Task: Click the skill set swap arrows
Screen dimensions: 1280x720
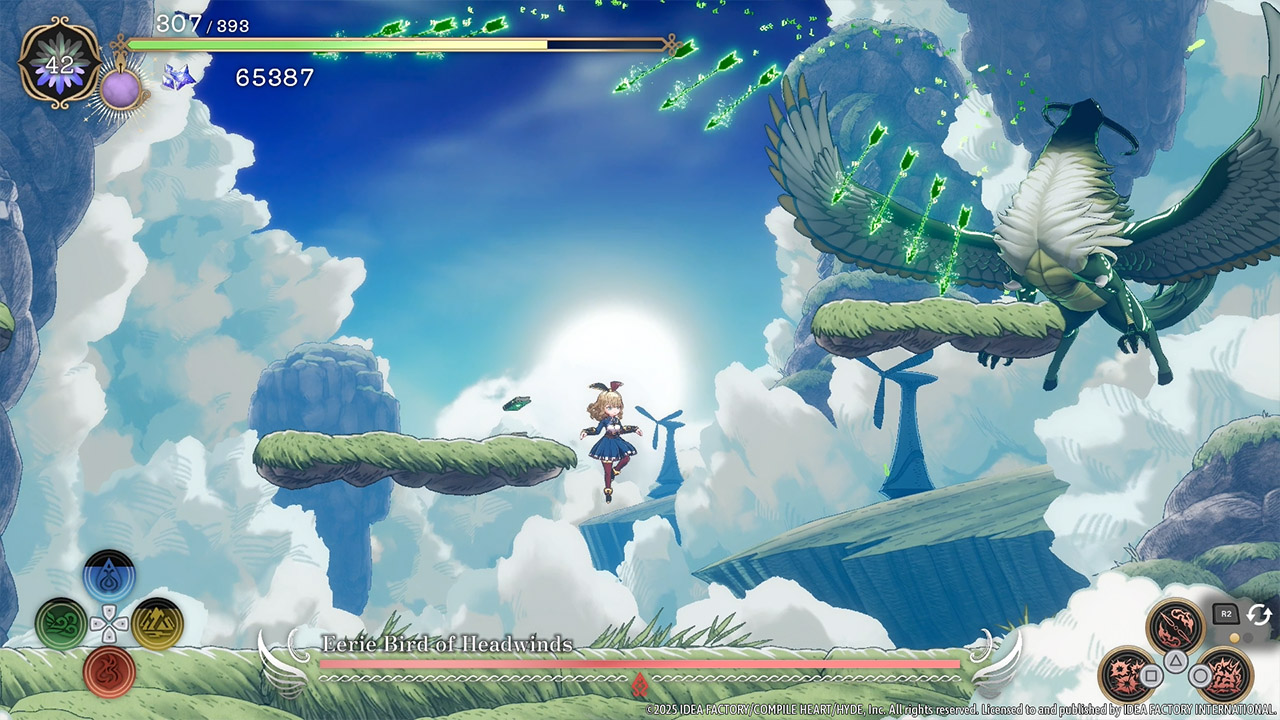Action: point(1259,615)
